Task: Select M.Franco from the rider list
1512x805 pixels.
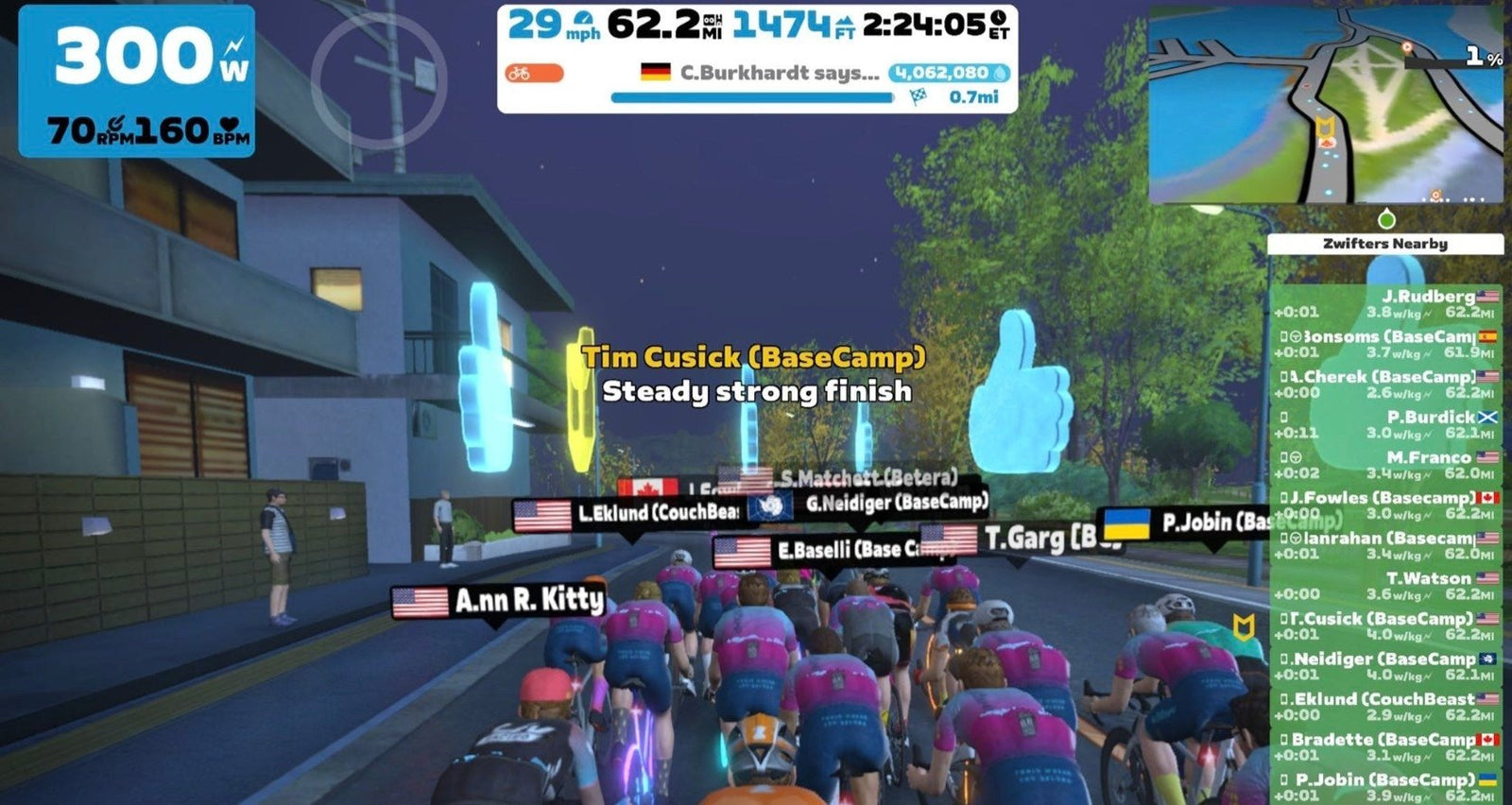Action: [x=1386, y=465]
